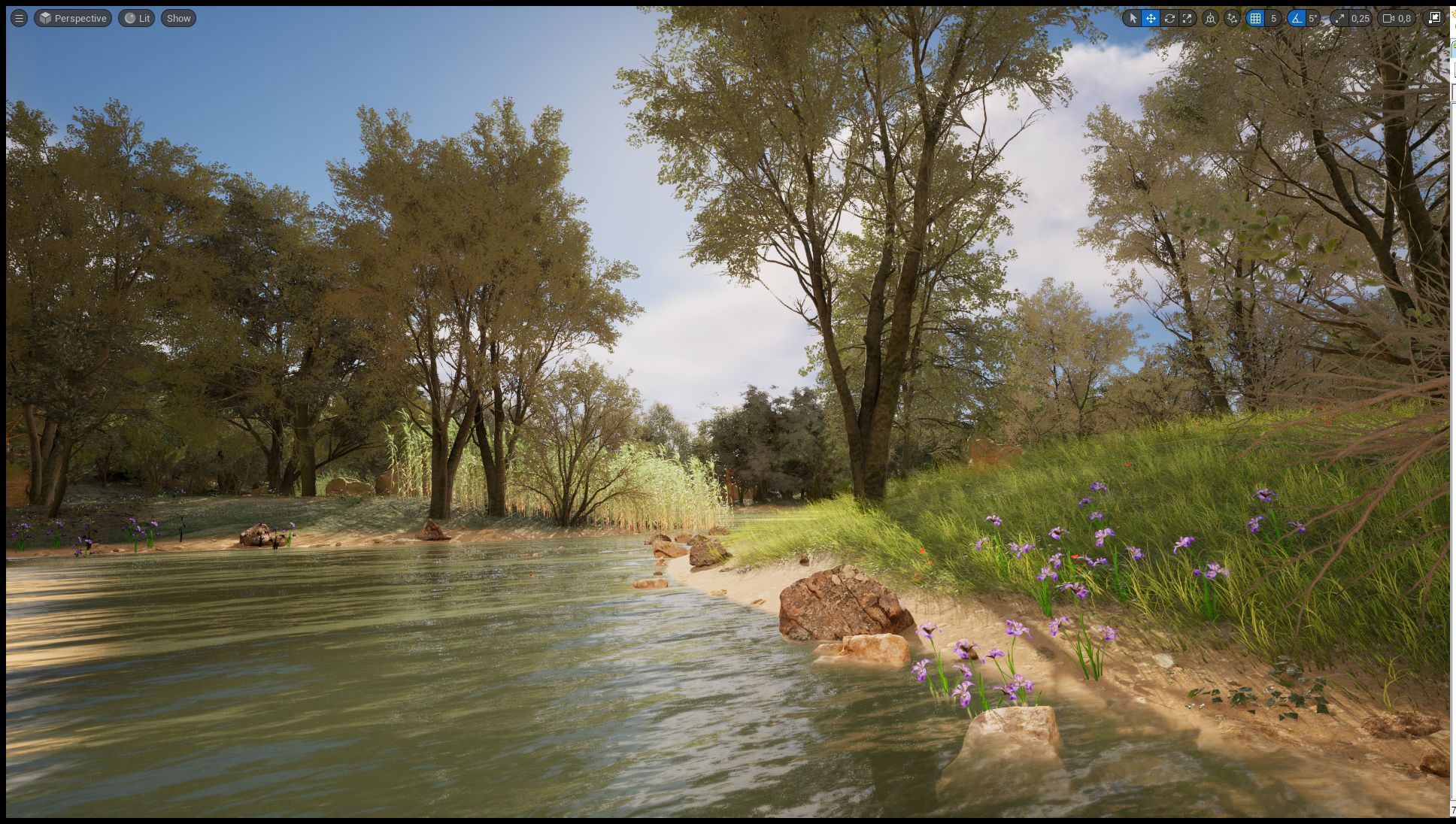This screenshot has width=1456, height=824.
Task: Select the object selection arrow tool
Action: [1133, 19]
